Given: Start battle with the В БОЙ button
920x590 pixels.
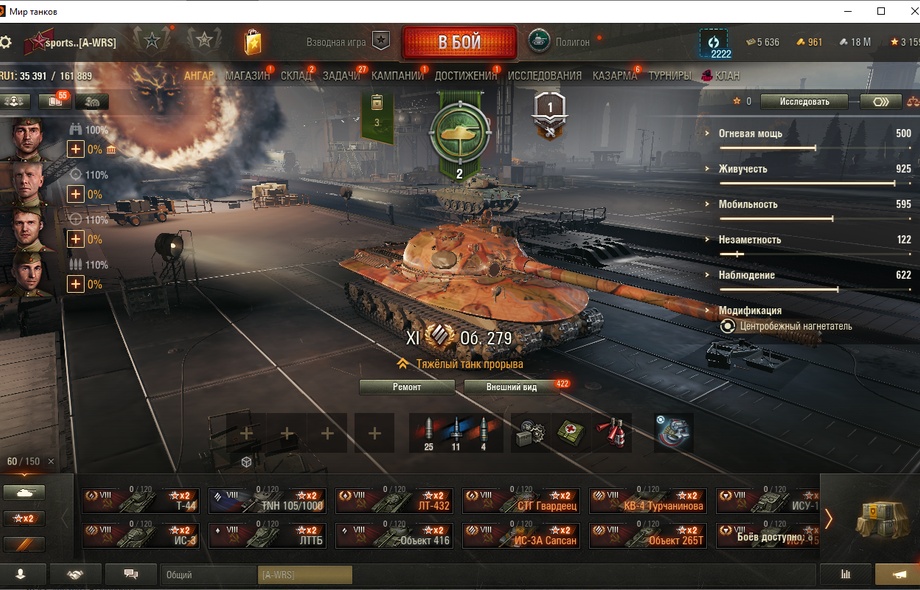Looking at the screenshot, I should 459,43.
